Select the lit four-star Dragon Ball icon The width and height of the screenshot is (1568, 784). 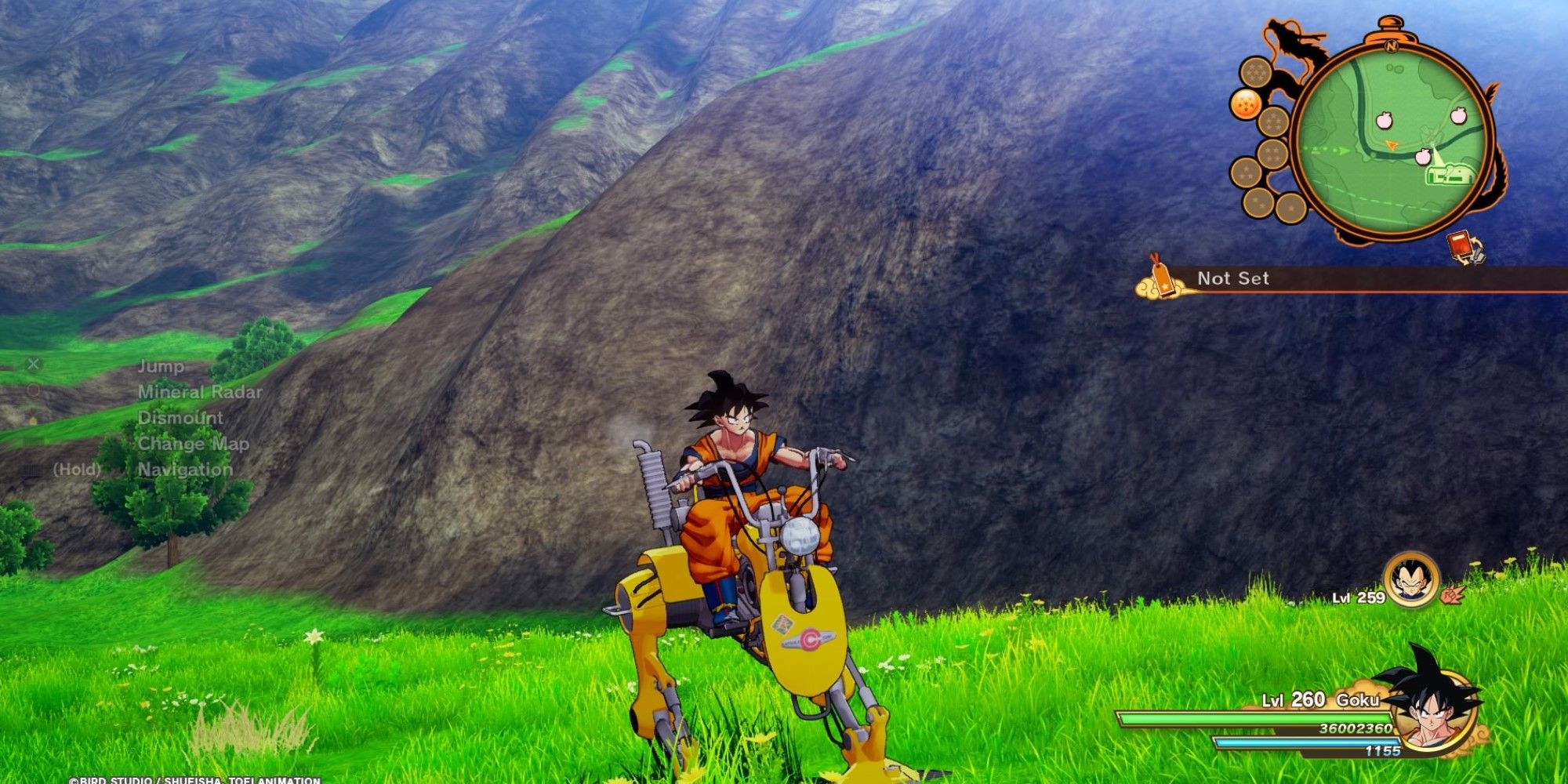pyautogui.click(x=1247, y=102)
